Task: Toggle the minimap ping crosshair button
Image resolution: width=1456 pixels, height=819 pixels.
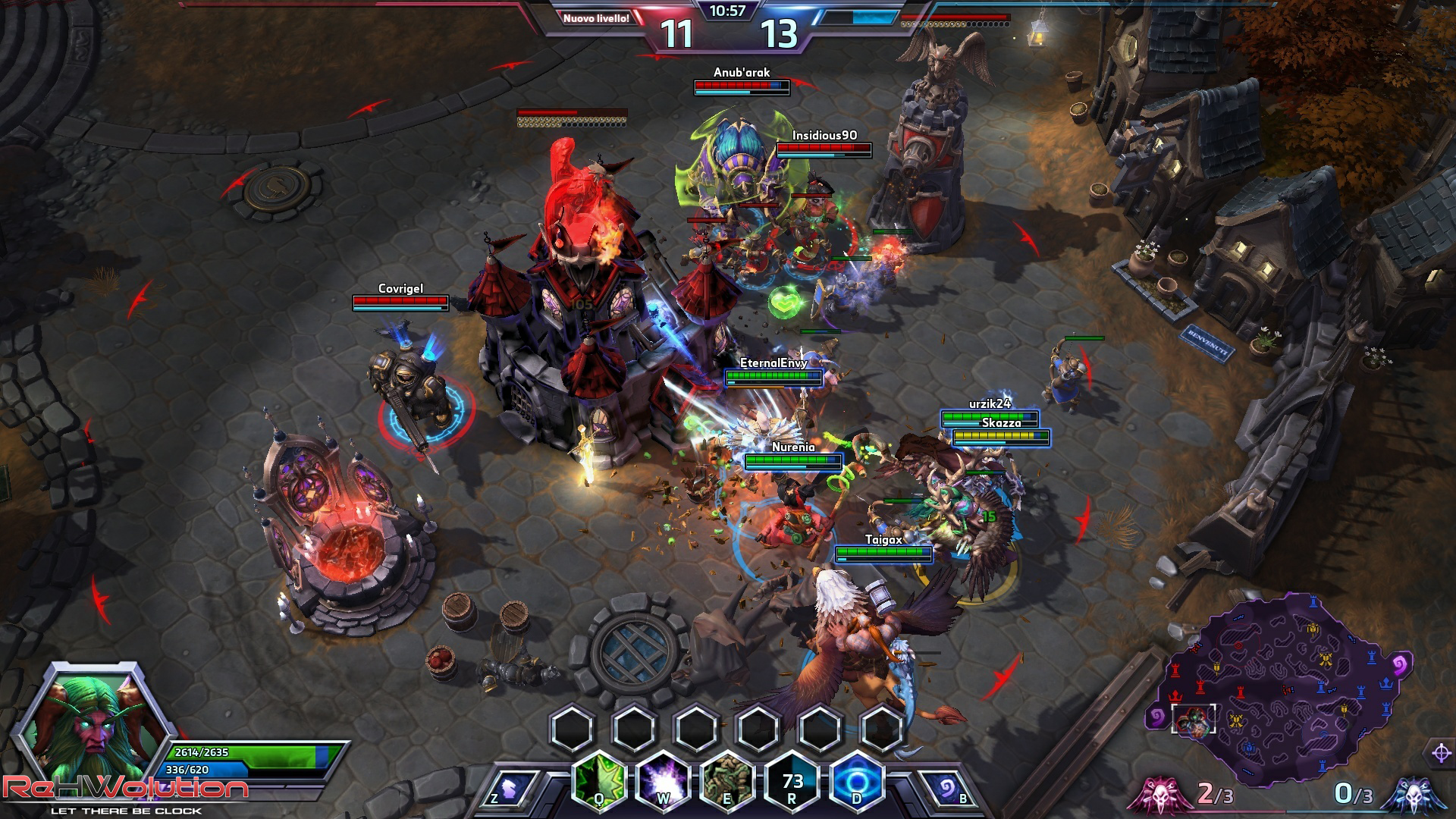Action: click(1441, 753)
